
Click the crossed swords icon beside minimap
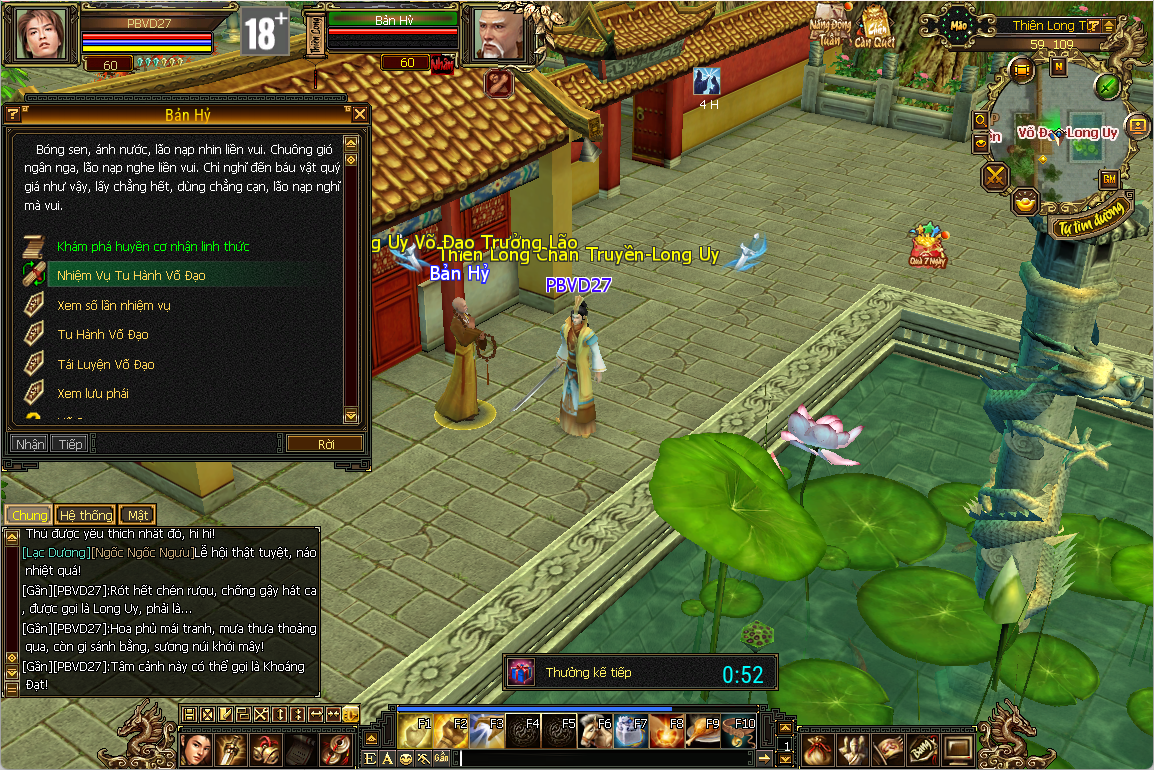(995, 177)
